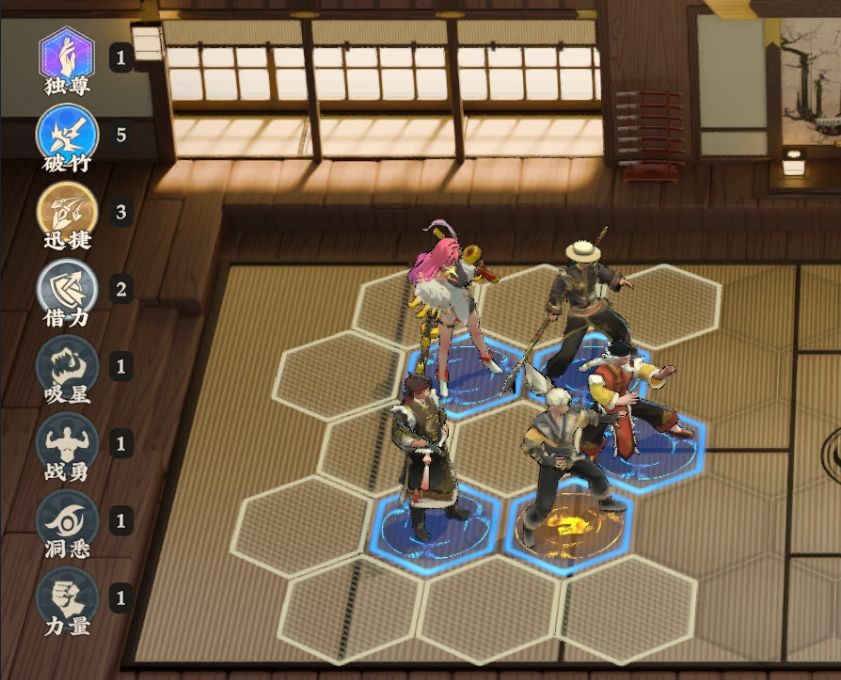Select the 独尊 synergy icon
Viewport: 841px width, 680px height.
click(67, 54)
